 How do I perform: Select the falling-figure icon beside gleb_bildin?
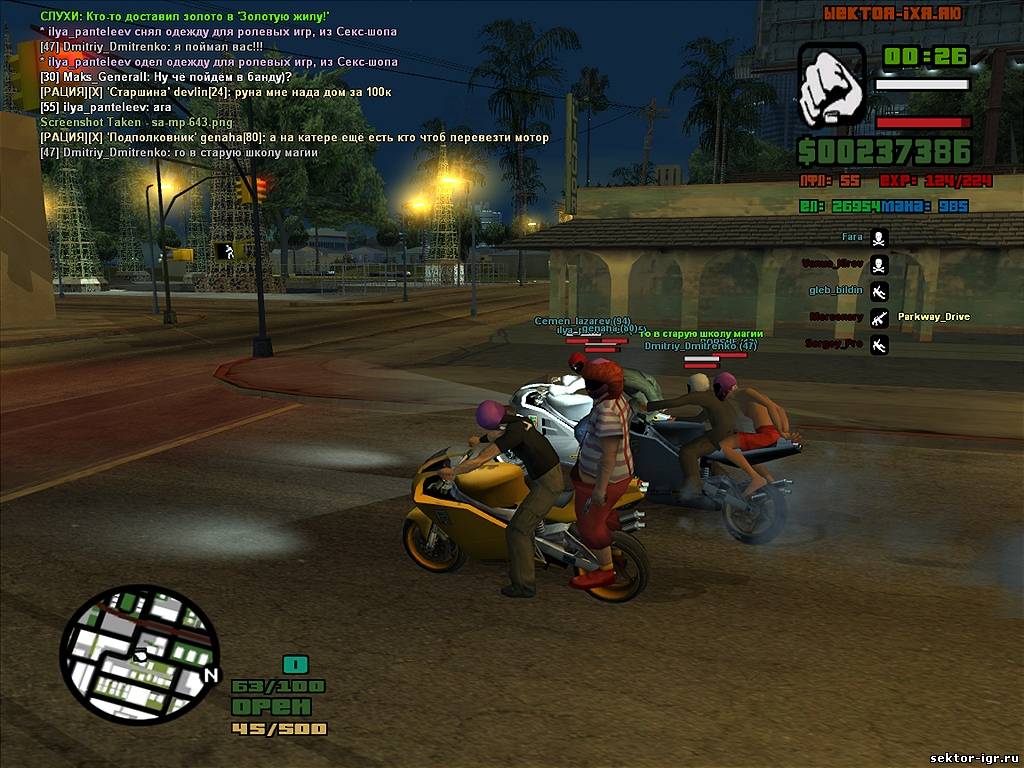tap(879, 292)
